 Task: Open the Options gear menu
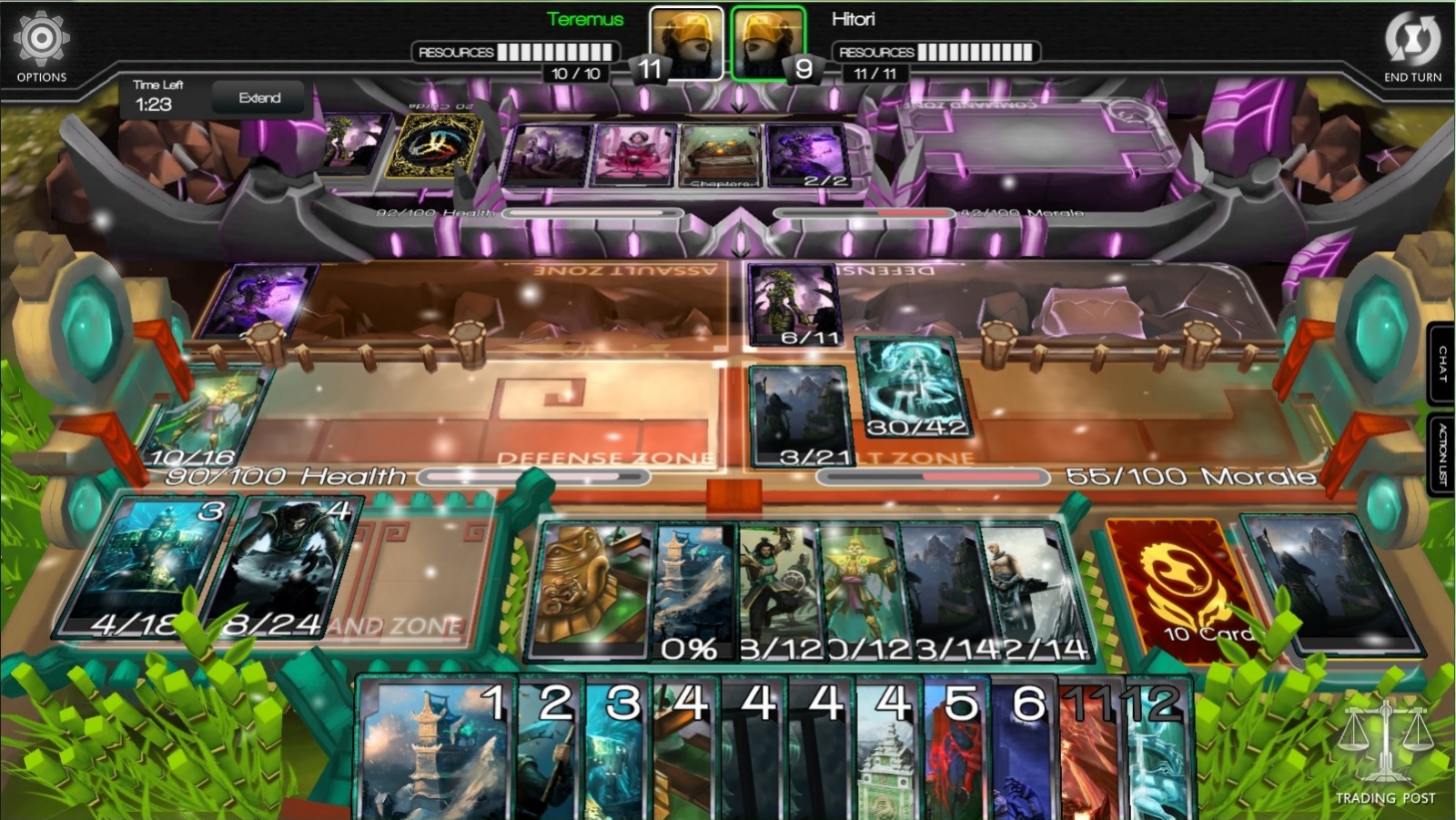tap(40, 38)
